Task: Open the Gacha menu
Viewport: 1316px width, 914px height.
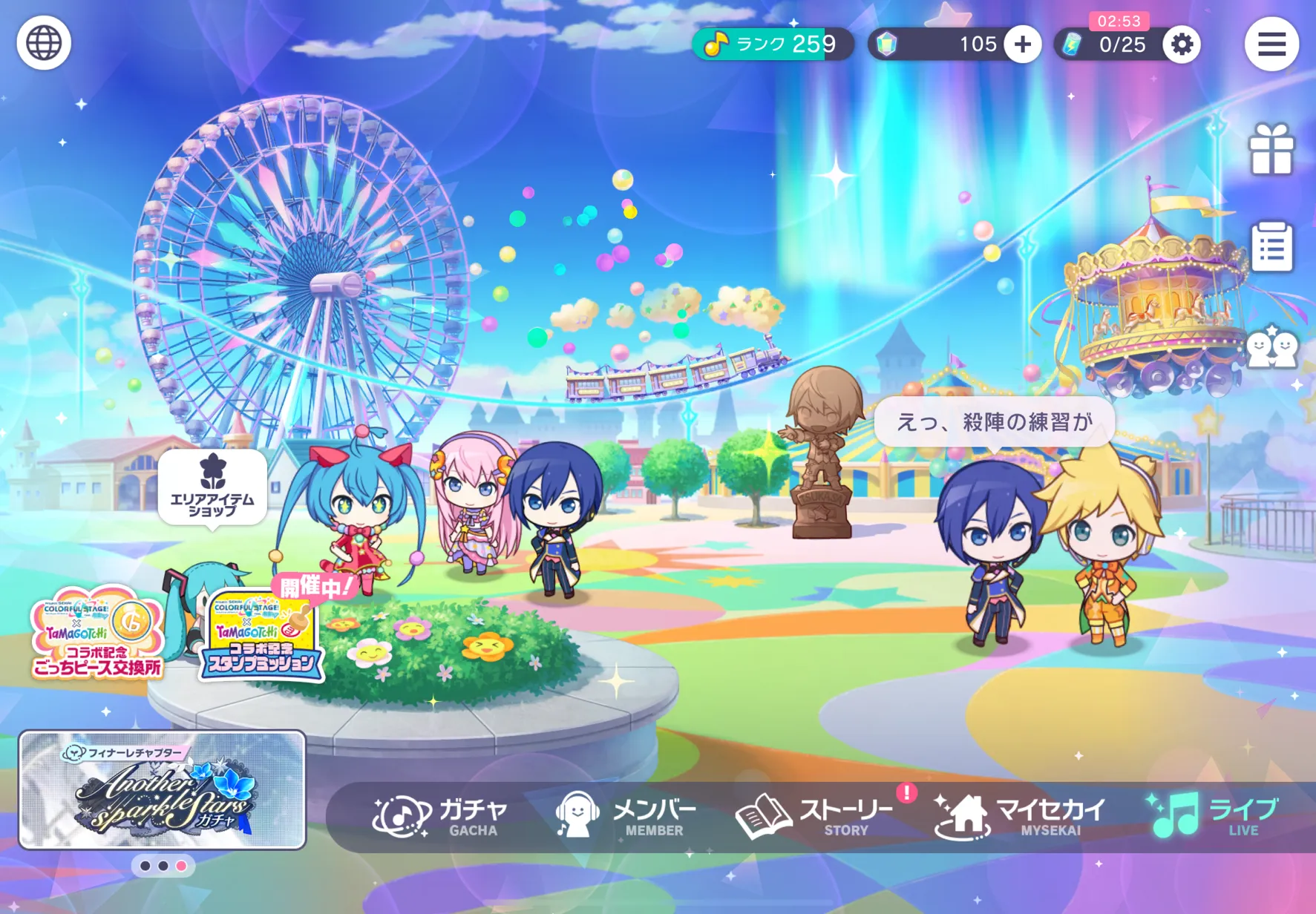Action: (441, 816)
